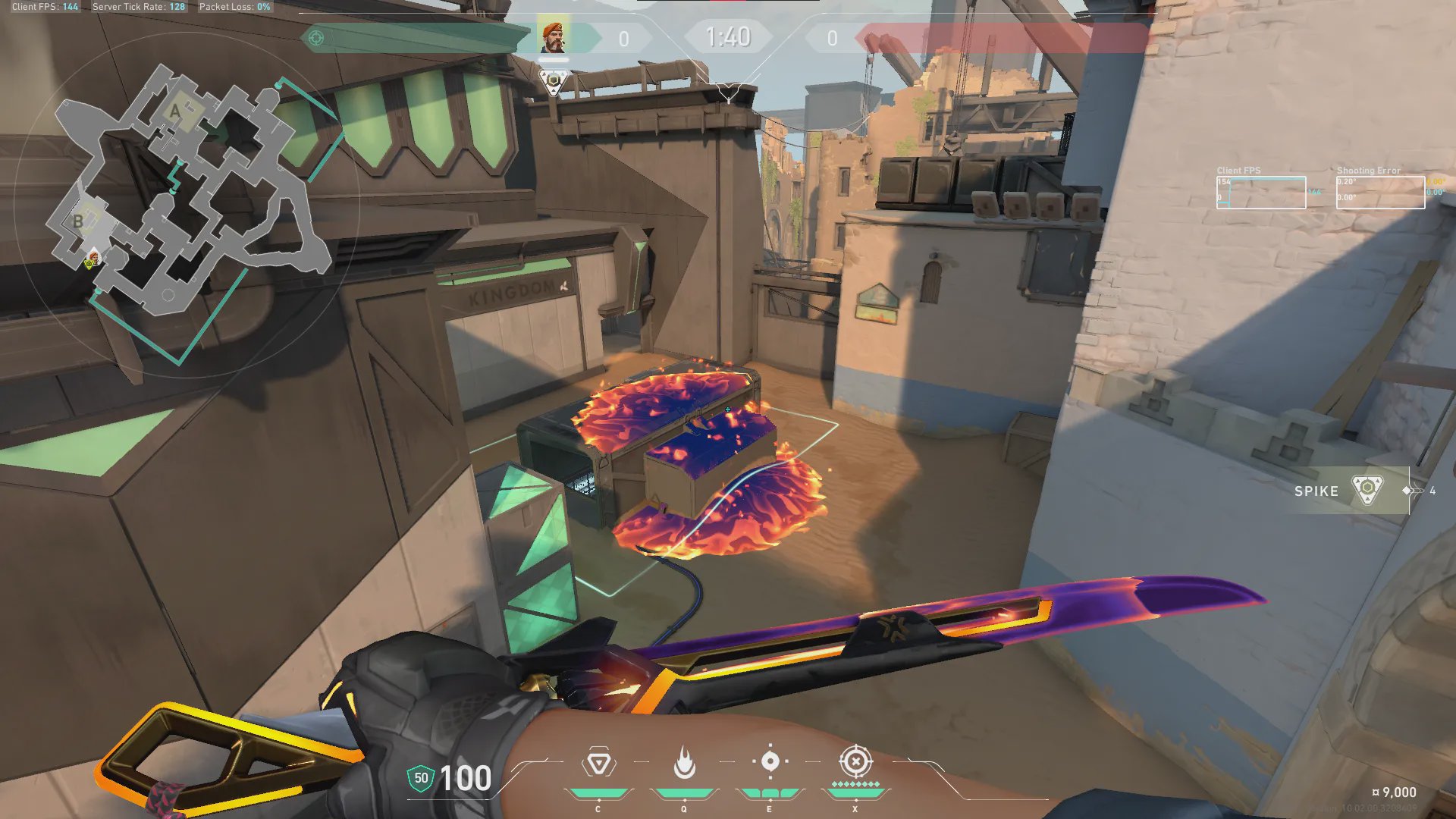The height and width of the screenshot is (819, 1456).
Task: Click the spike icon under the portrait
Action: 554,82
